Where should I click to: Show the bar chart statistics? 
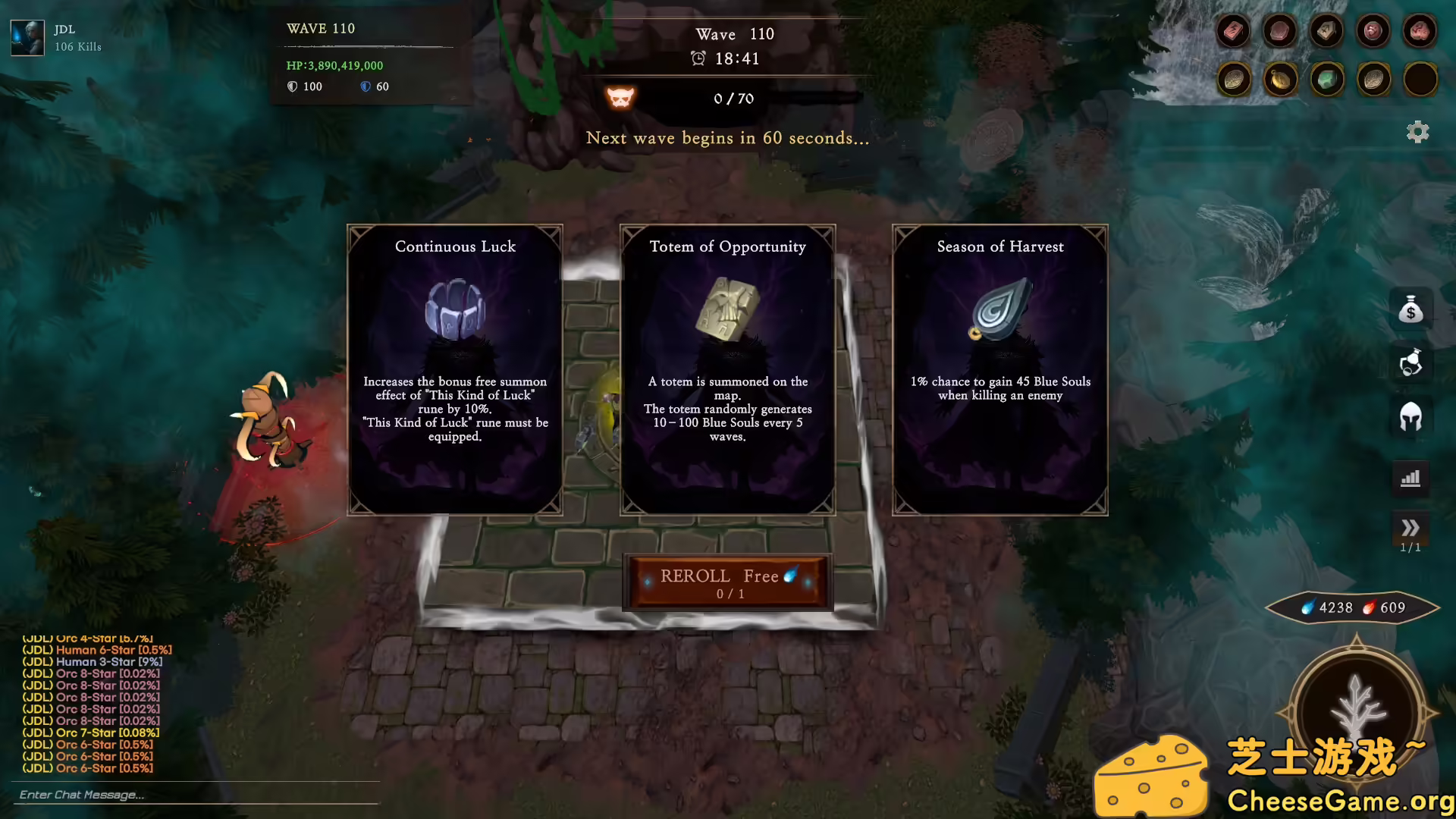1410,478
